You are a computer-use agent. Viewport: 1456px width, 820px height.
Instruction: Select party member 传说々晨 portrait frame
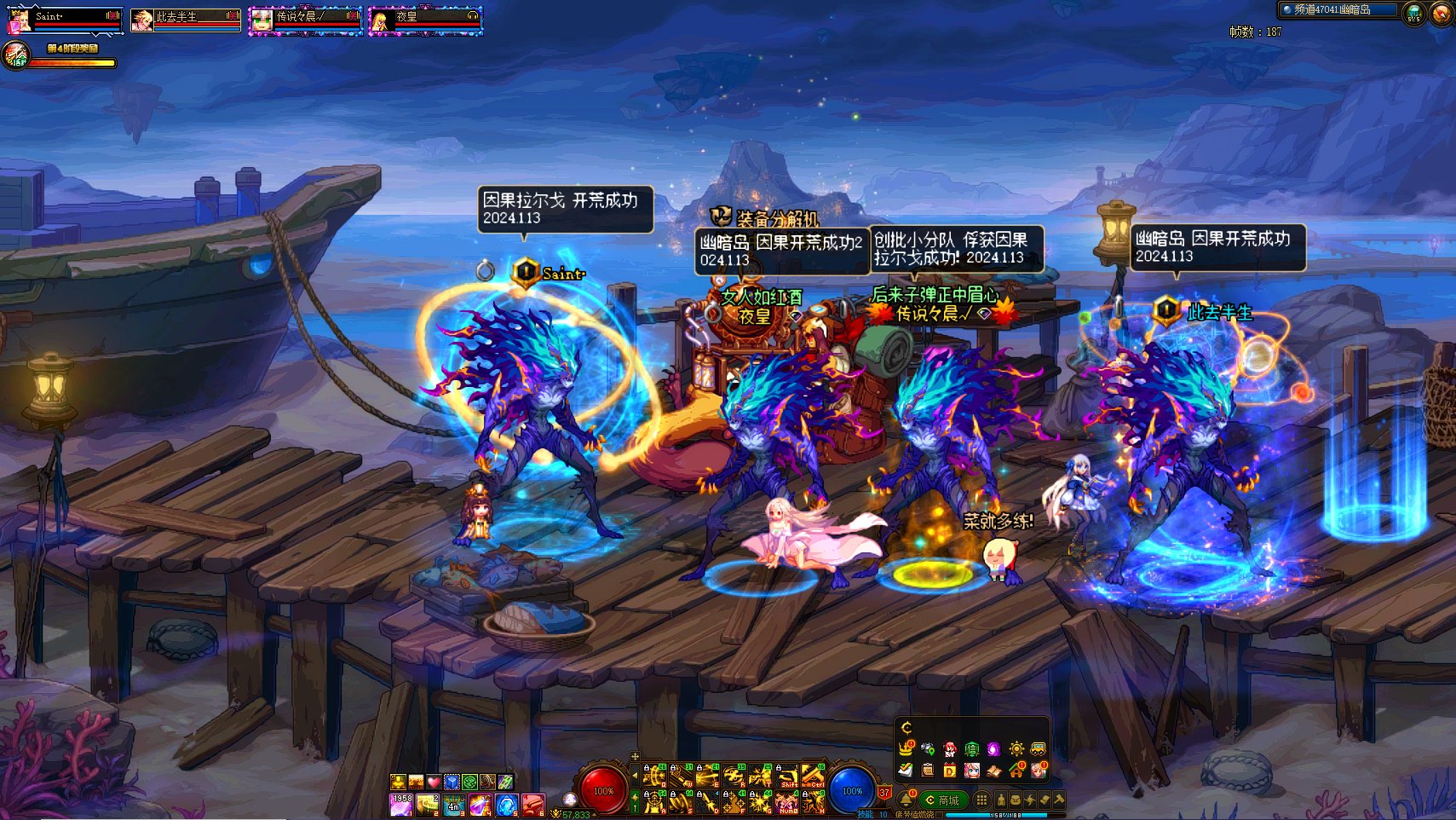[305, 20]
